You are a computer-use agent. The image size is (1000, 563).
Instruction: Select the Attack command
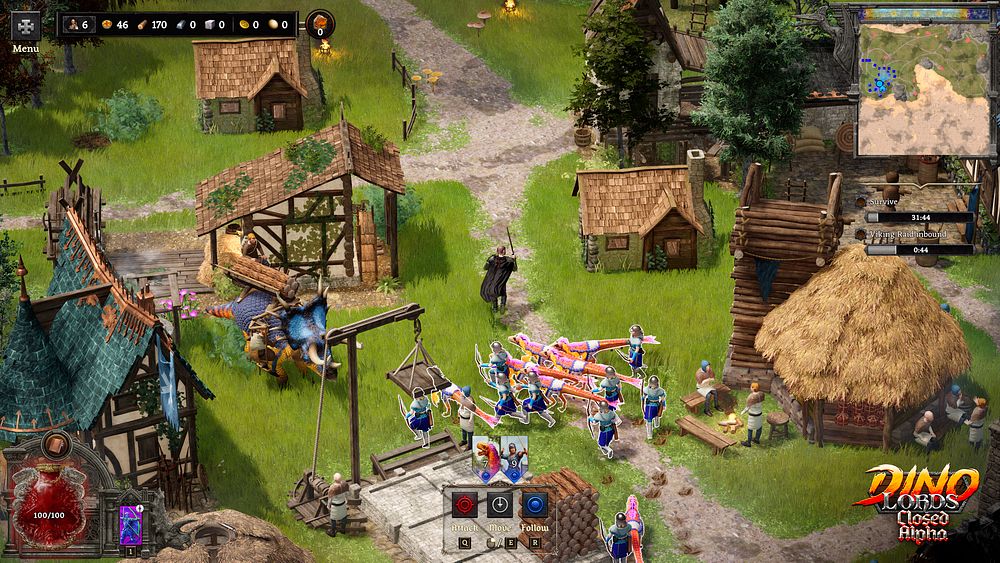(x=464, y=504)
